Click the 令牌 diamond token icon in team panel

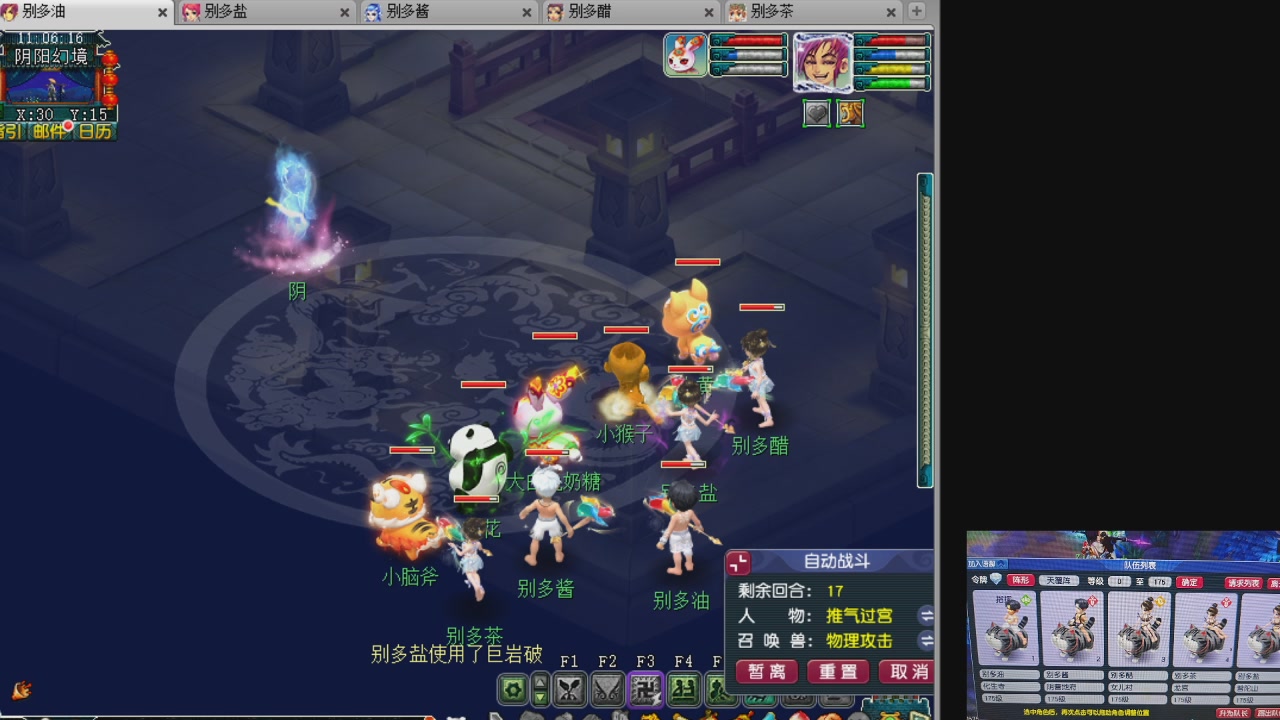[x=996, y=580]
